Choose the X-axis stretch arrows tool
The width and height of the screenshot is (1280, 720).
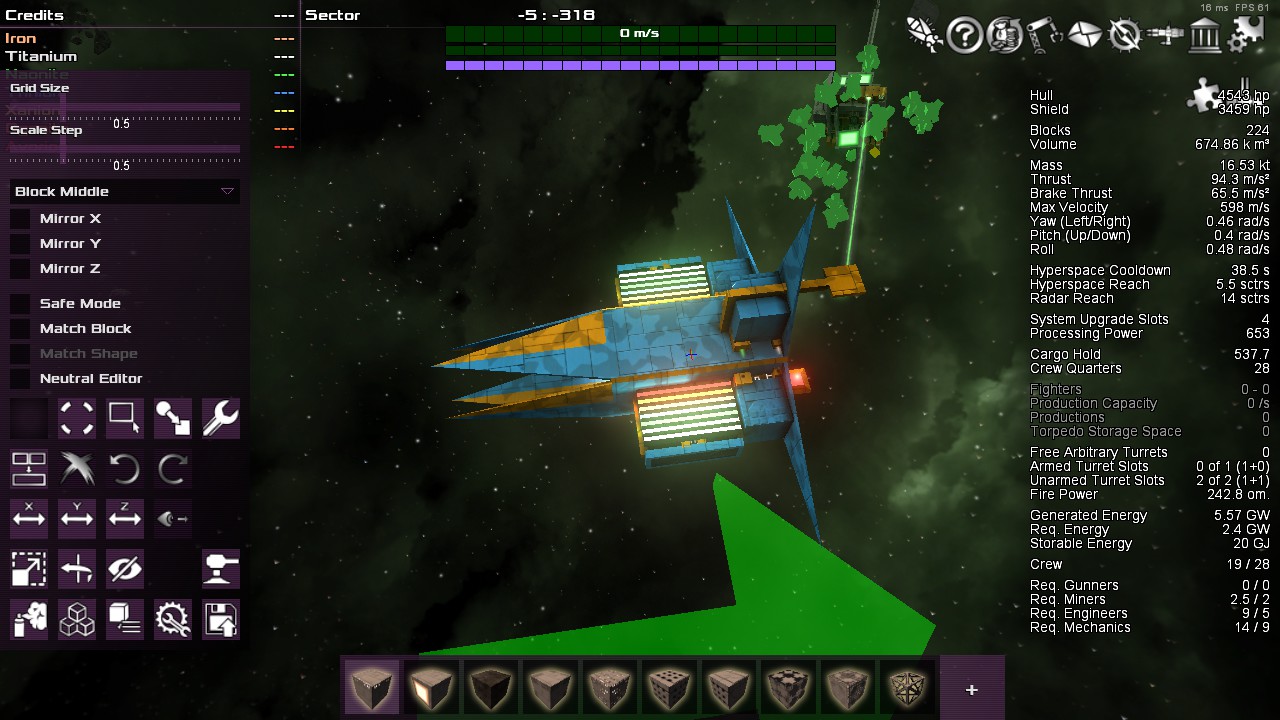tap(28, 518)
